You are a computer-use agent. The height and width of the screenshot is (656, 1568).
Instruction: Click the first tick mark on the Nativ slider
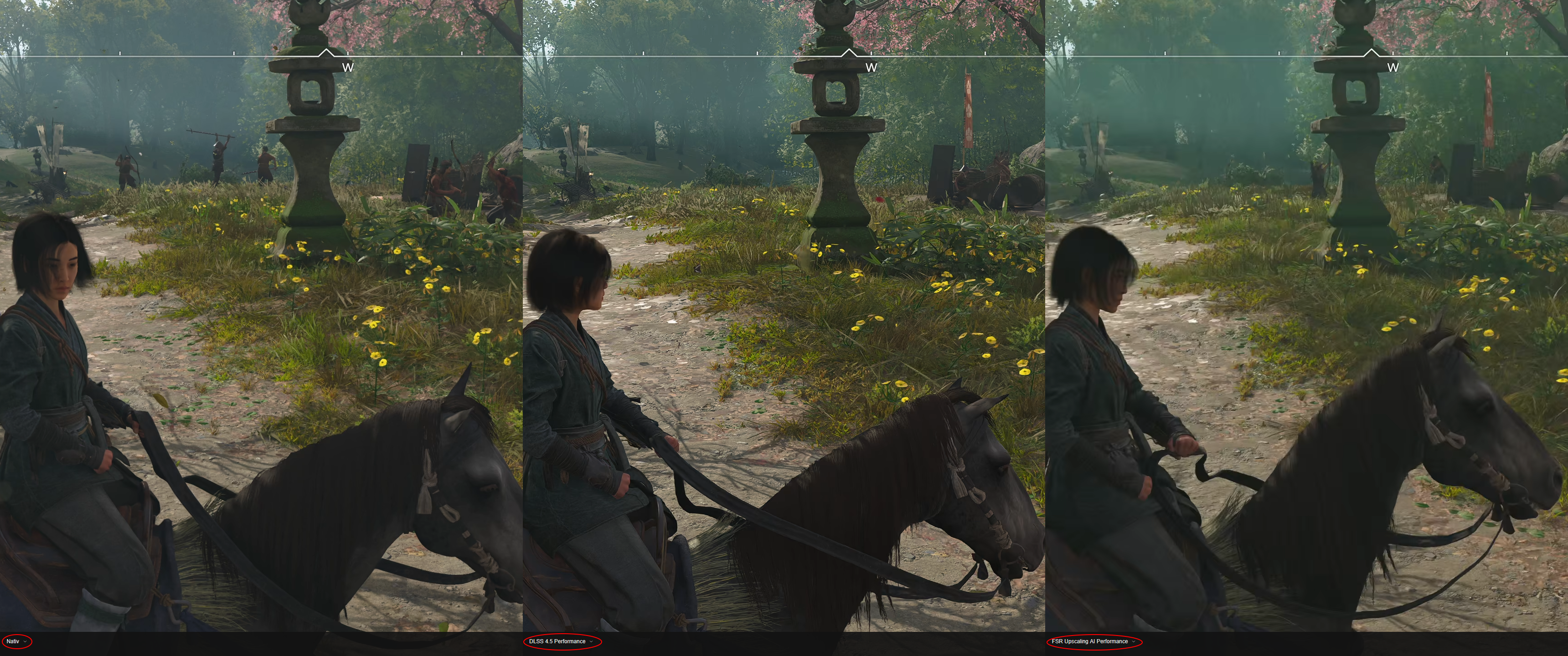pyautogui.click(x=119, y=54)
